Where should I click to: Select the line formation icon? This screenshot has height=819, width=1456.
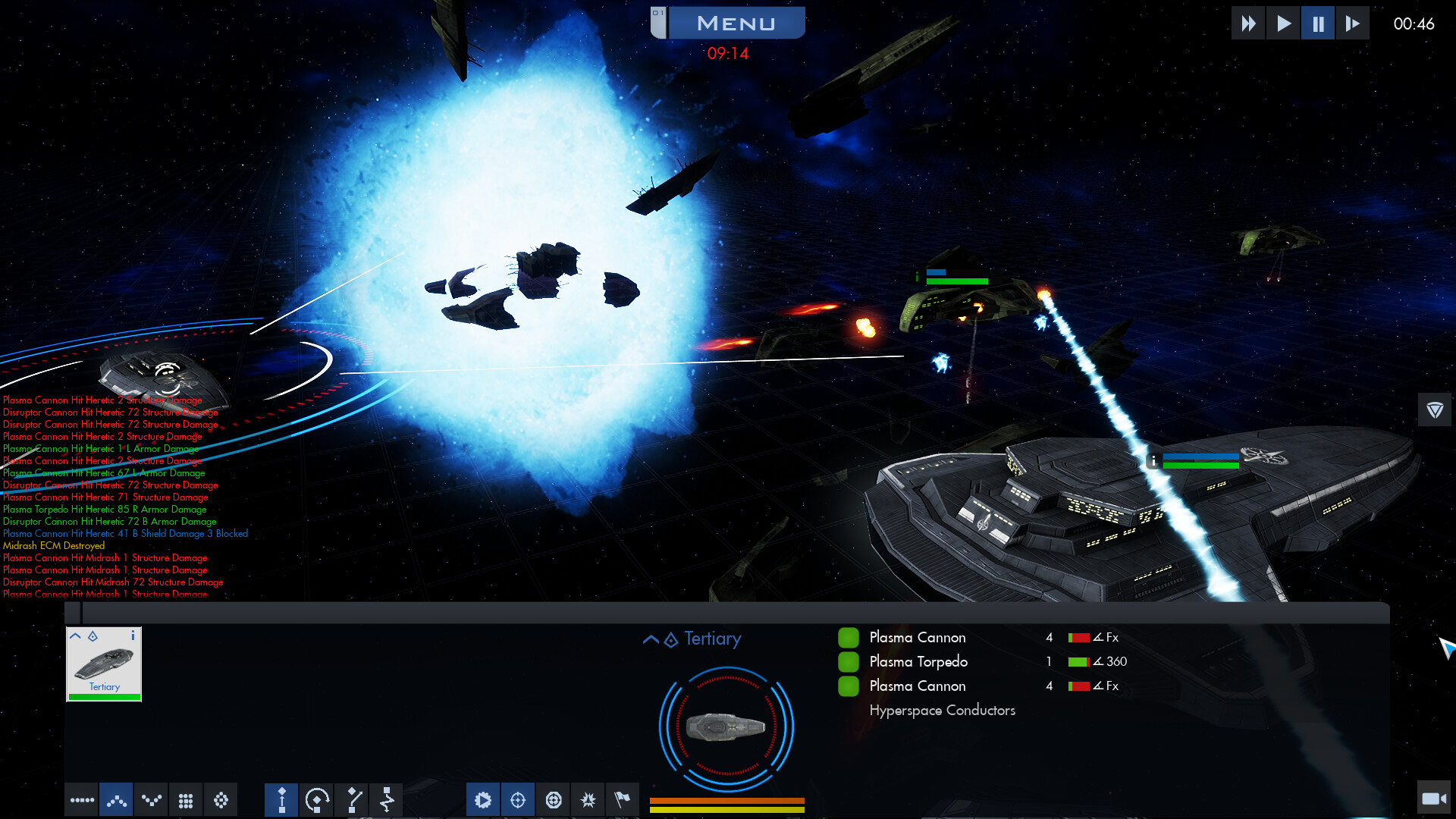(82, 799)
